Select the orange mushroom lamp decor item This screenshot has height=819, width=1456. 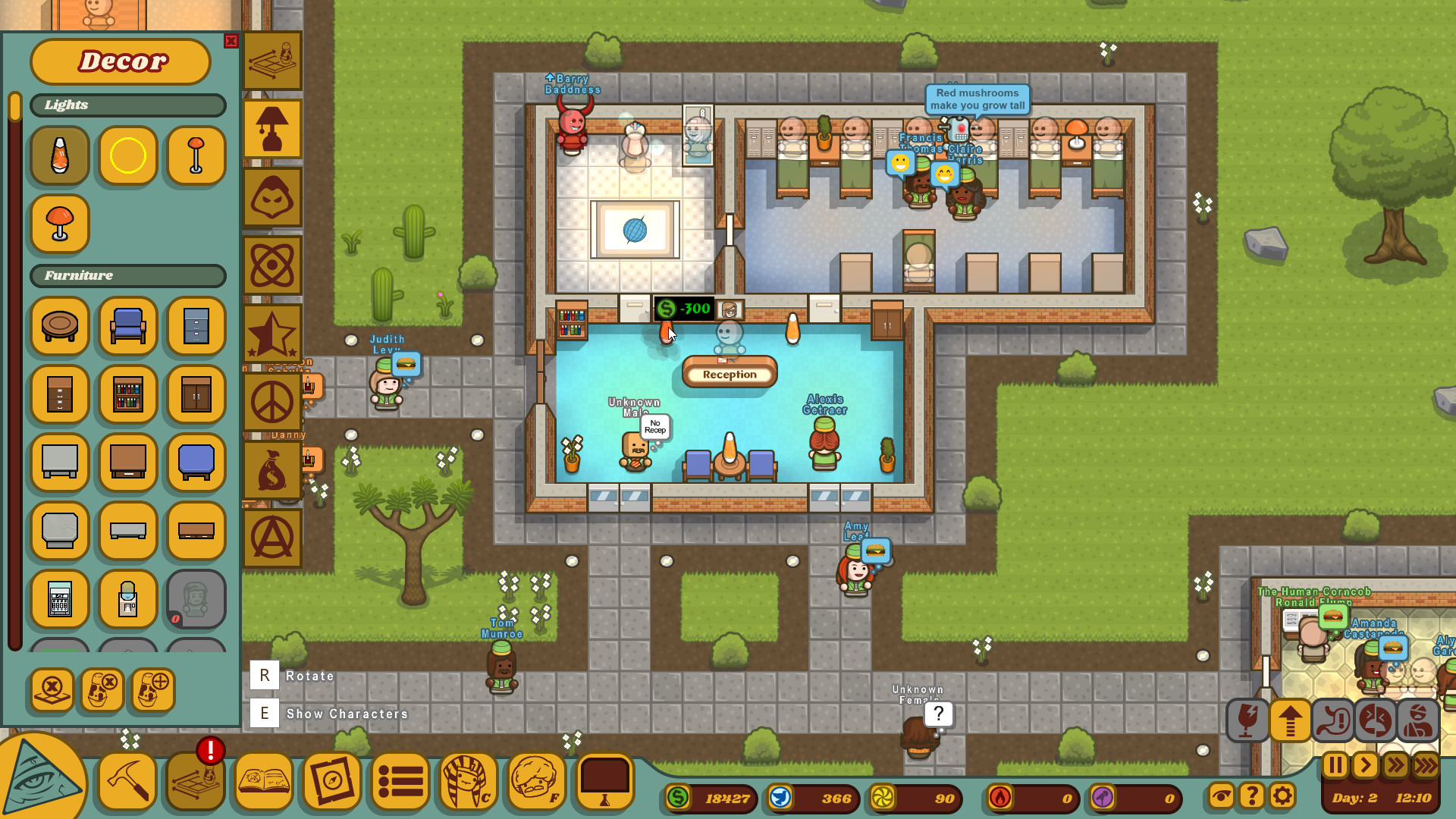(59, 224)
